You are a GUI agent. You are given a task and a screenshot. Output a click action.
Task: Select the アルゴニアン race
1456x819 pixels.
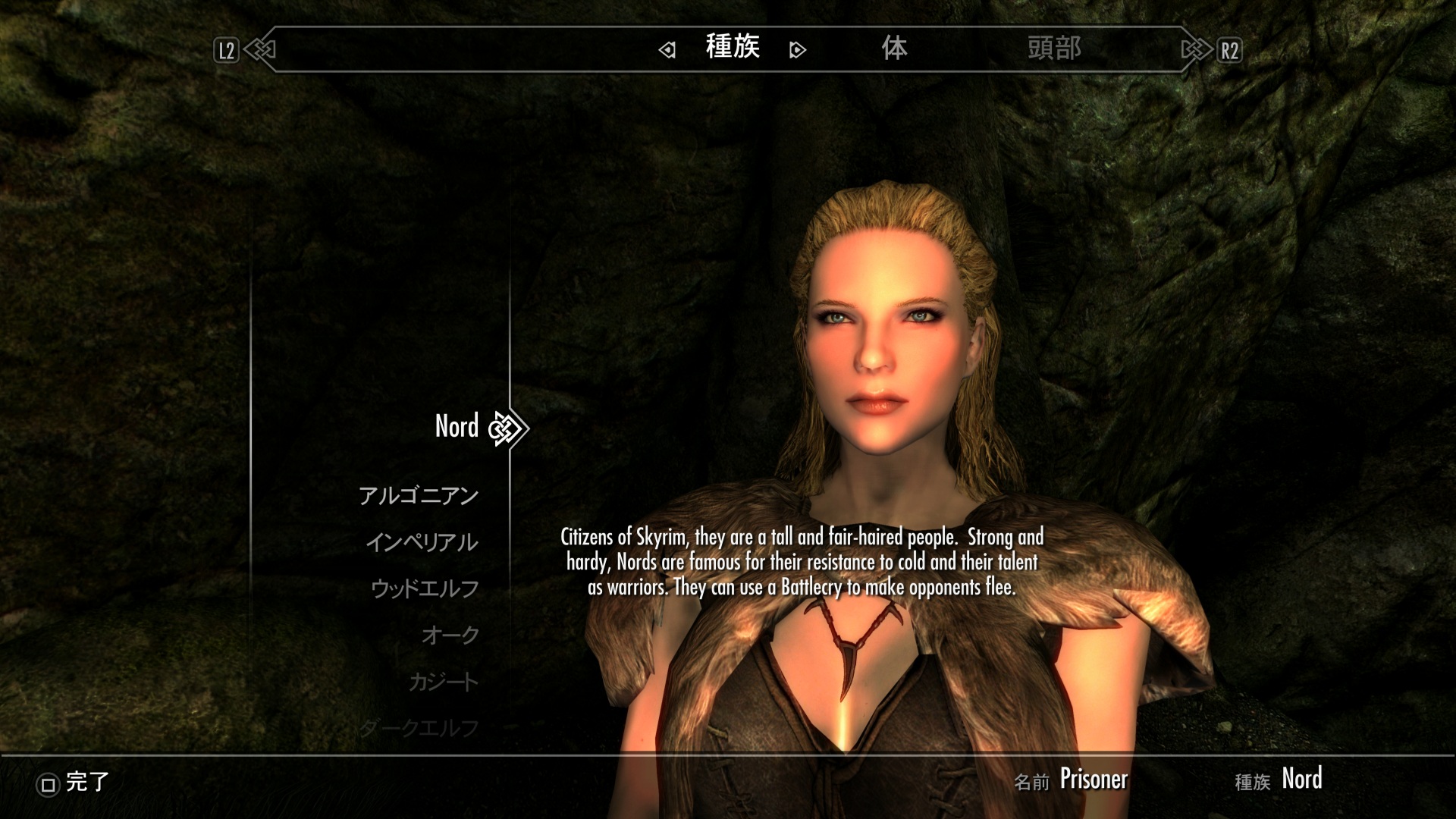[418, 496]
